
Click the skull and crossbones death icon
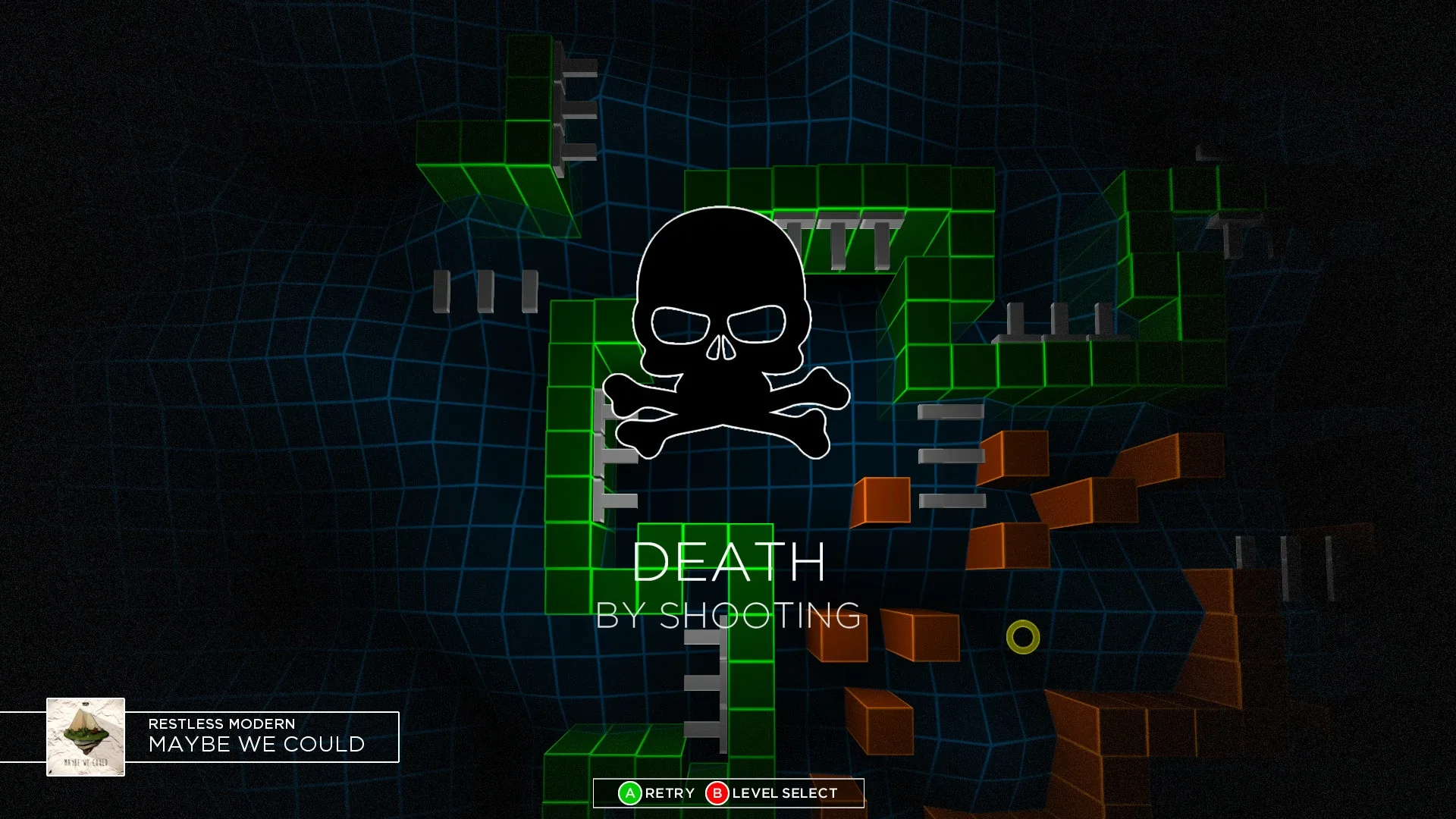pos(722,318)
